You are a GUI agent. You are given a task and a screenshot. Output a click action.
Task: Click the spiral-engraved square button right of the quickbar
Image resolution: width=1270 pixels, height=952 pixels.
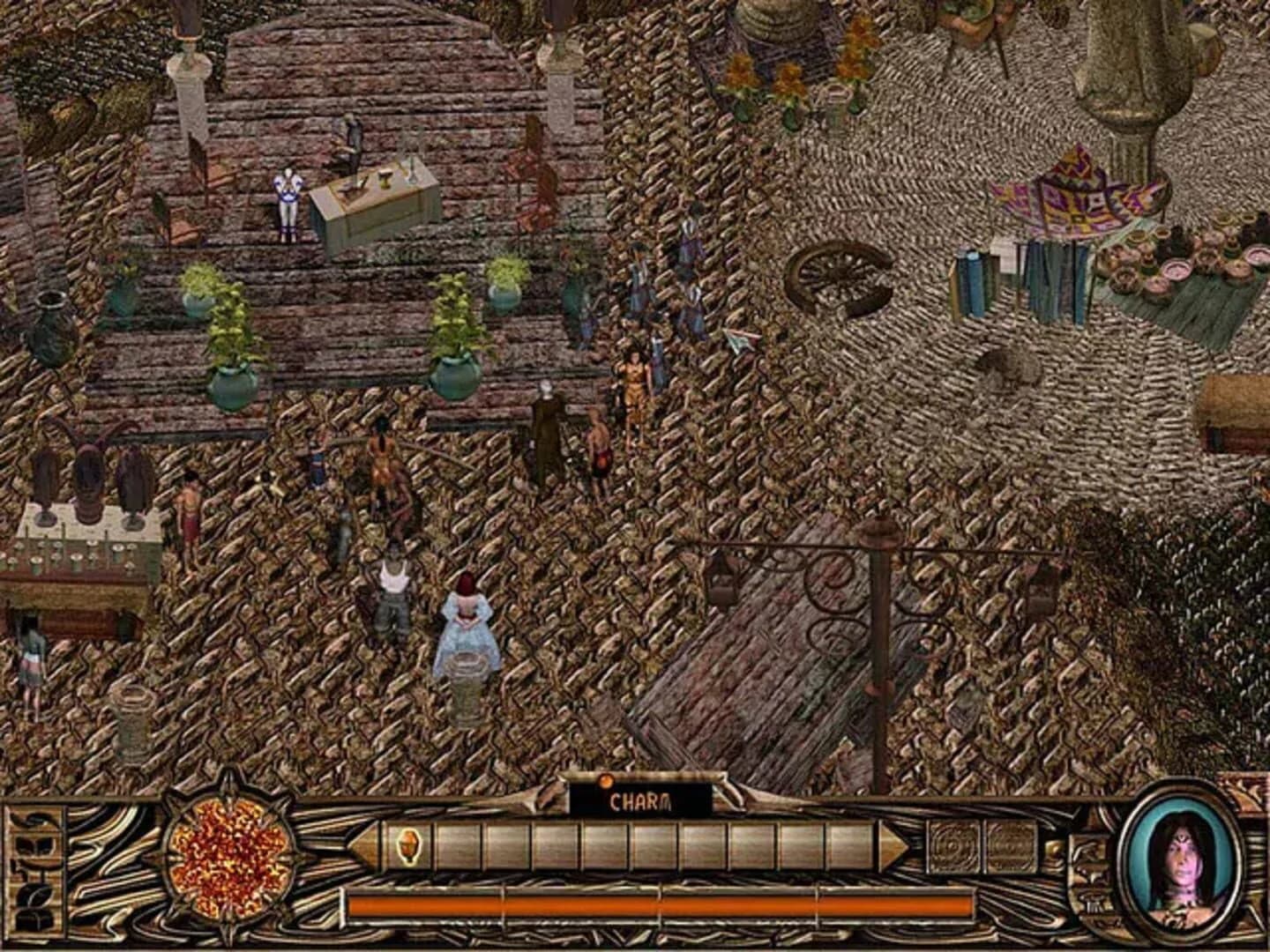point(954,846)
